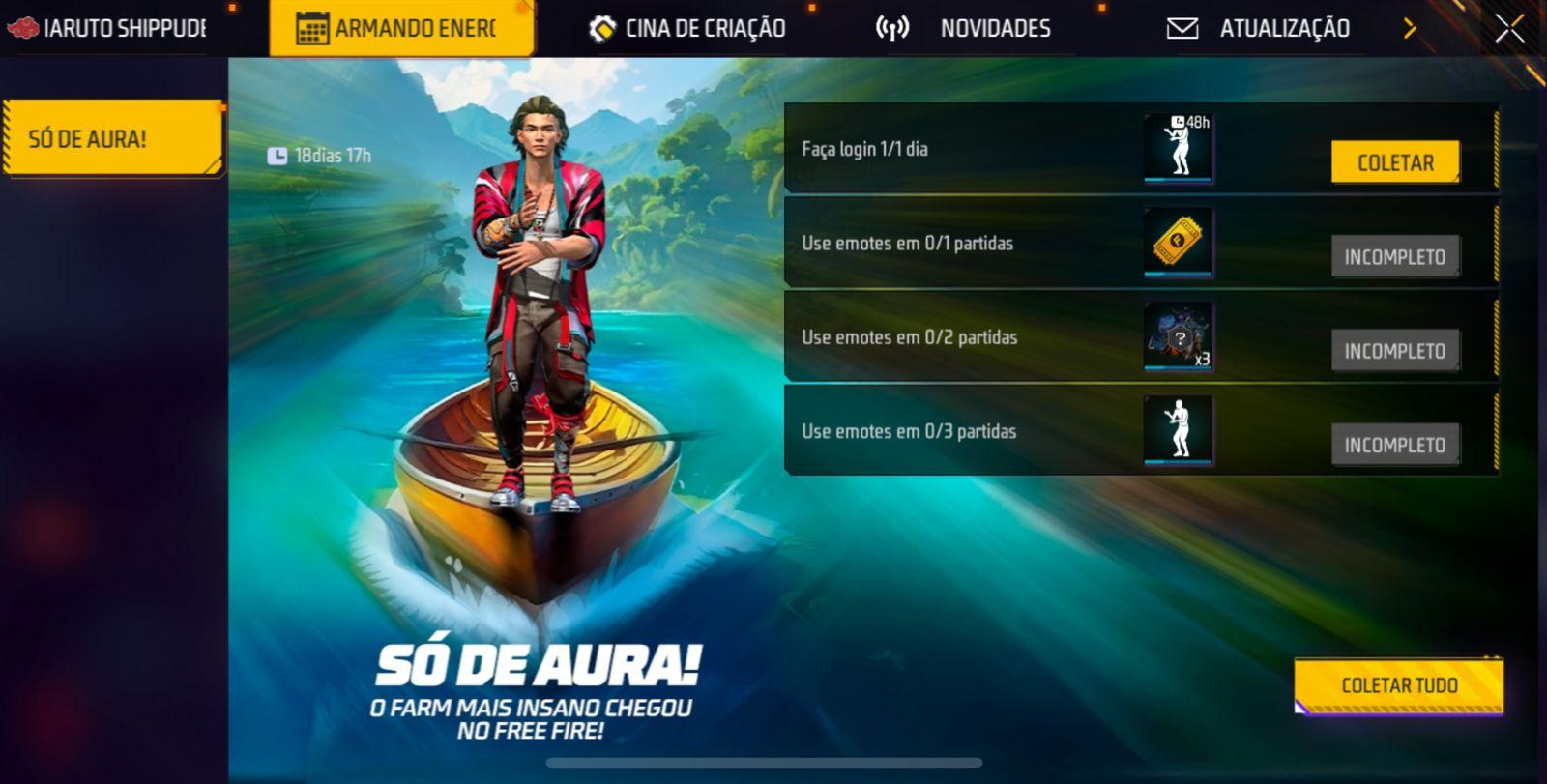1547x784 pixels.
Task: Switch to the NOVIDADES tab
Action: click(994, 28)
